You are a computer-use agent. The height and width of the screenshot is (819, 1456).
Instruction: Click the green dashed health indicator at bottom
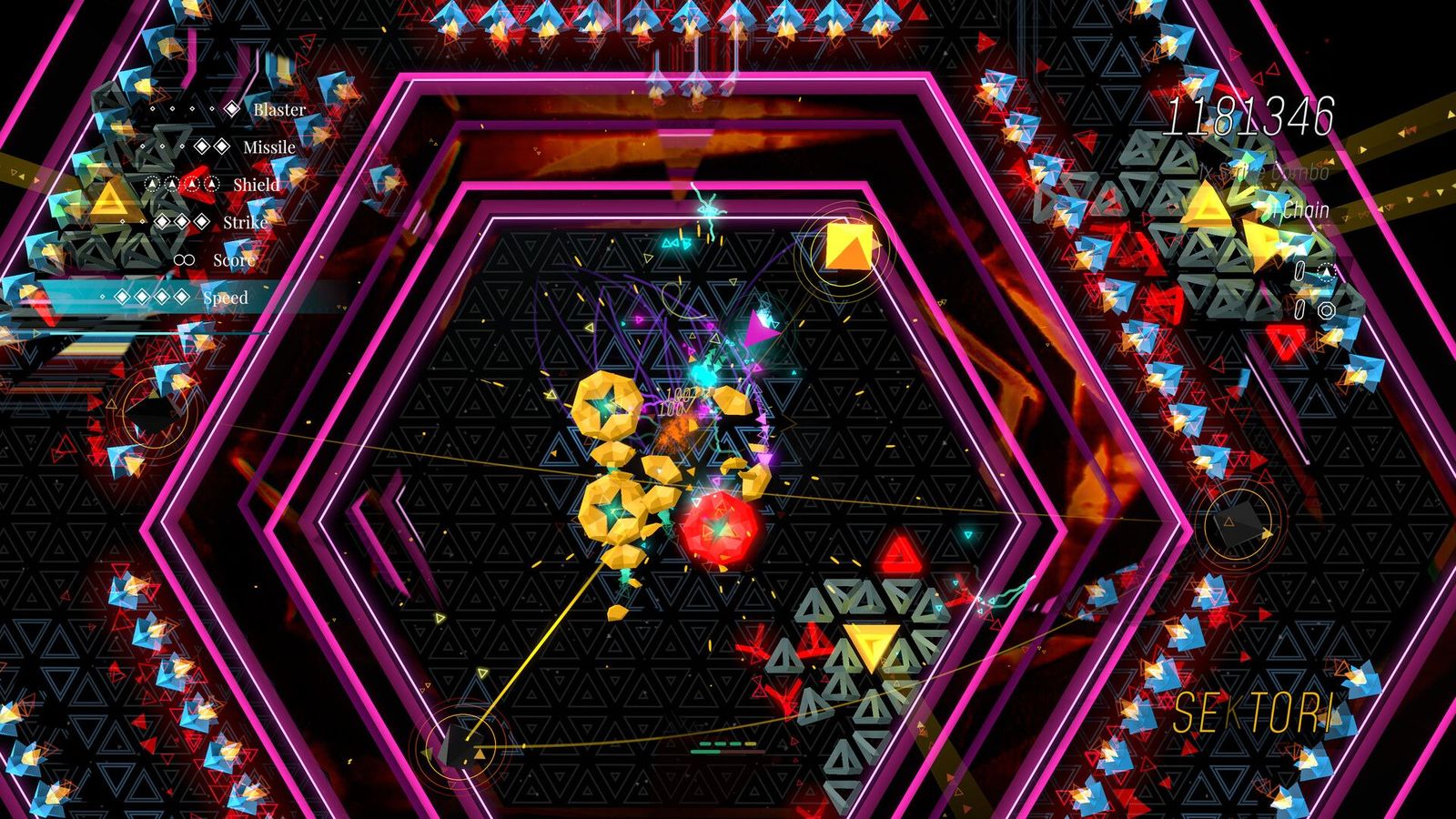tap(719, 743)
